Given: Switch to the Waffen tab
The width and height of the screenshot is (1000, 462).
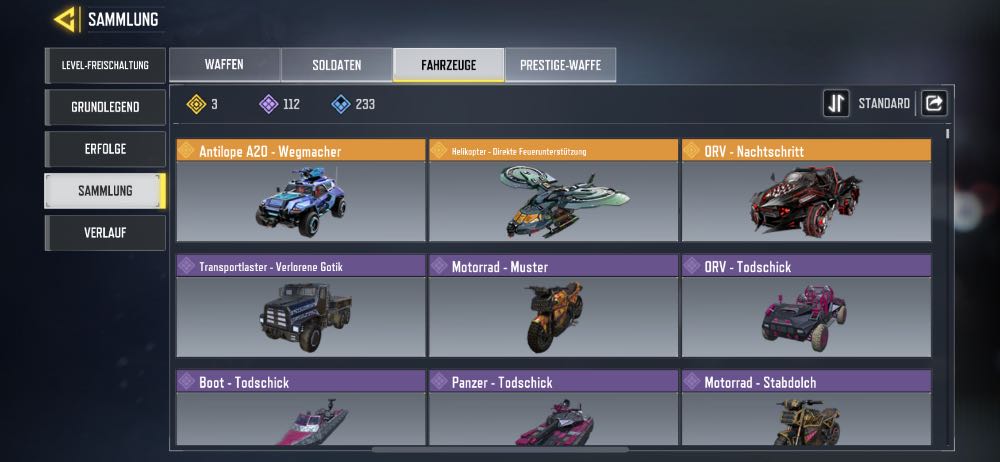Looking at the screenshot, I should coord(224,65).
